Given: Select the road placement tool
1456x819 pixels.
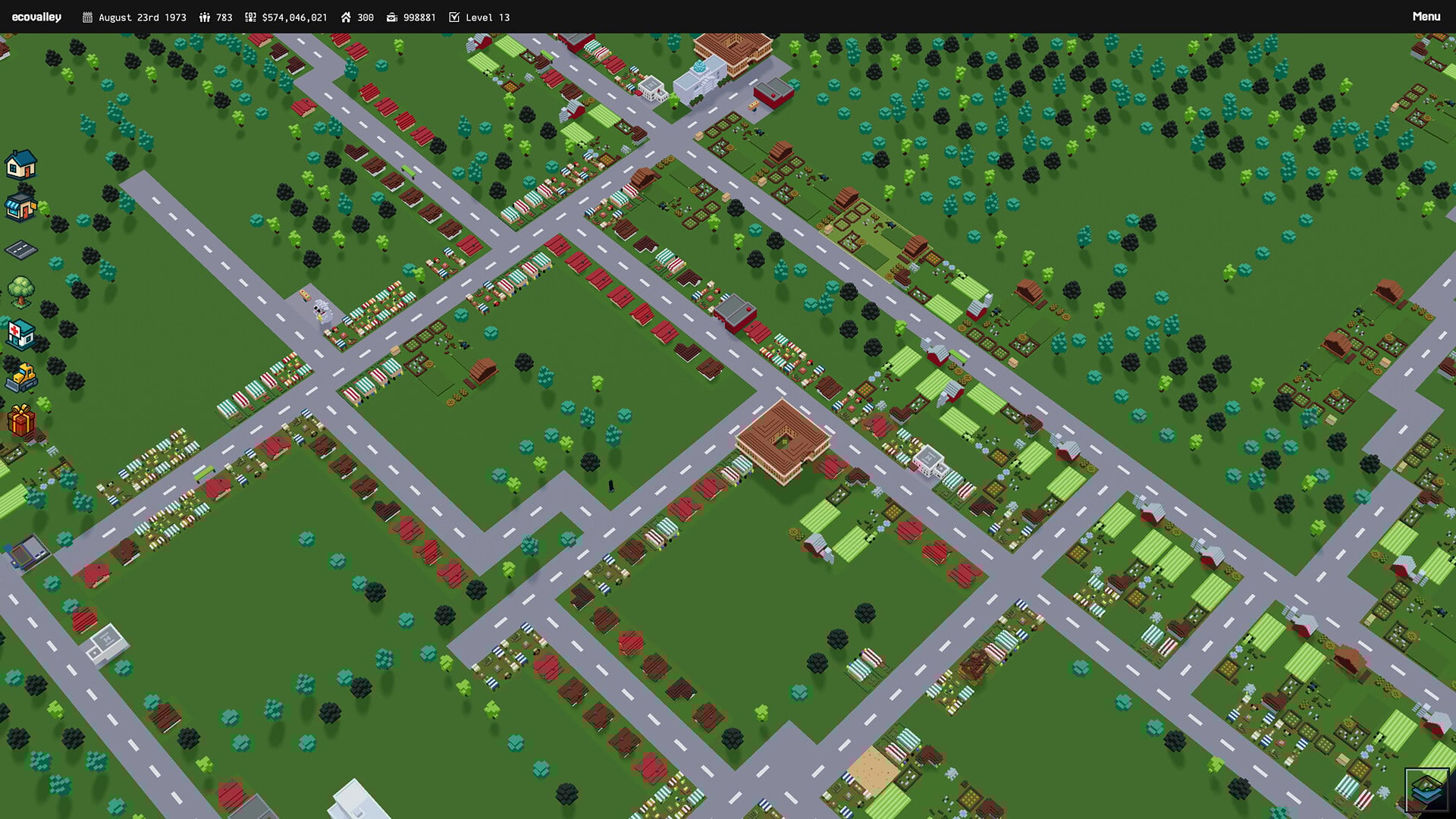Looking at the screenshot, I should [21, 252].
